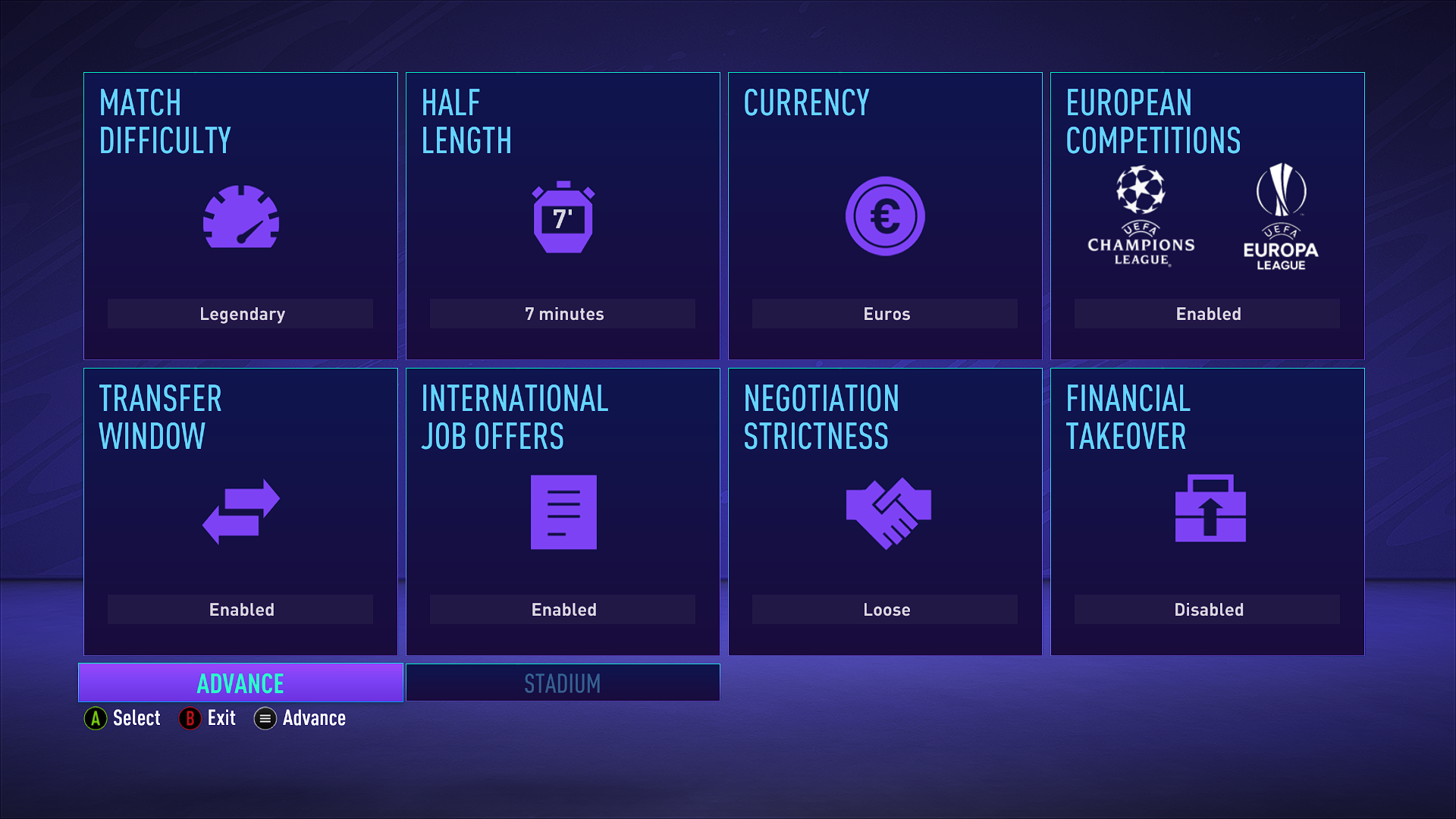Image resolution: width=1456 pixels, height=819 pixels.
Task: Click the Advance button
Action: coord(240,683)
